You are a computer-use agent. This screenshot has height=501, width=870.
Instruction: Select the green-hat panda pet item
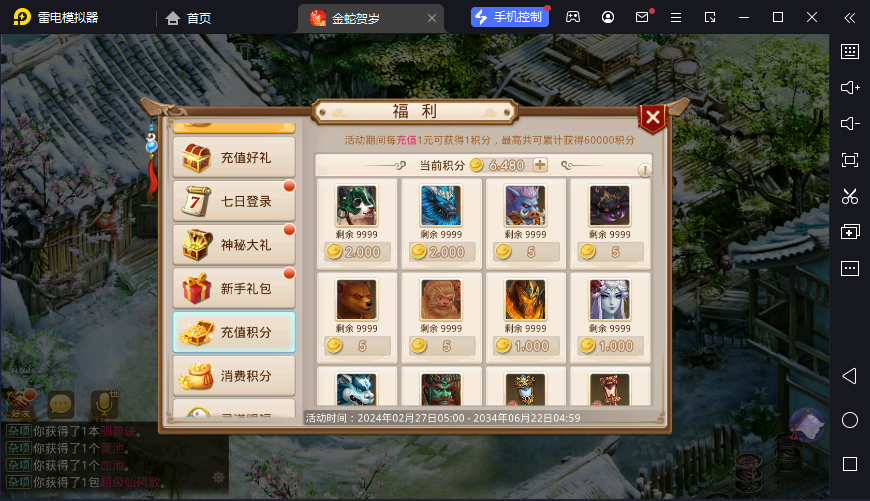point(356,206)
